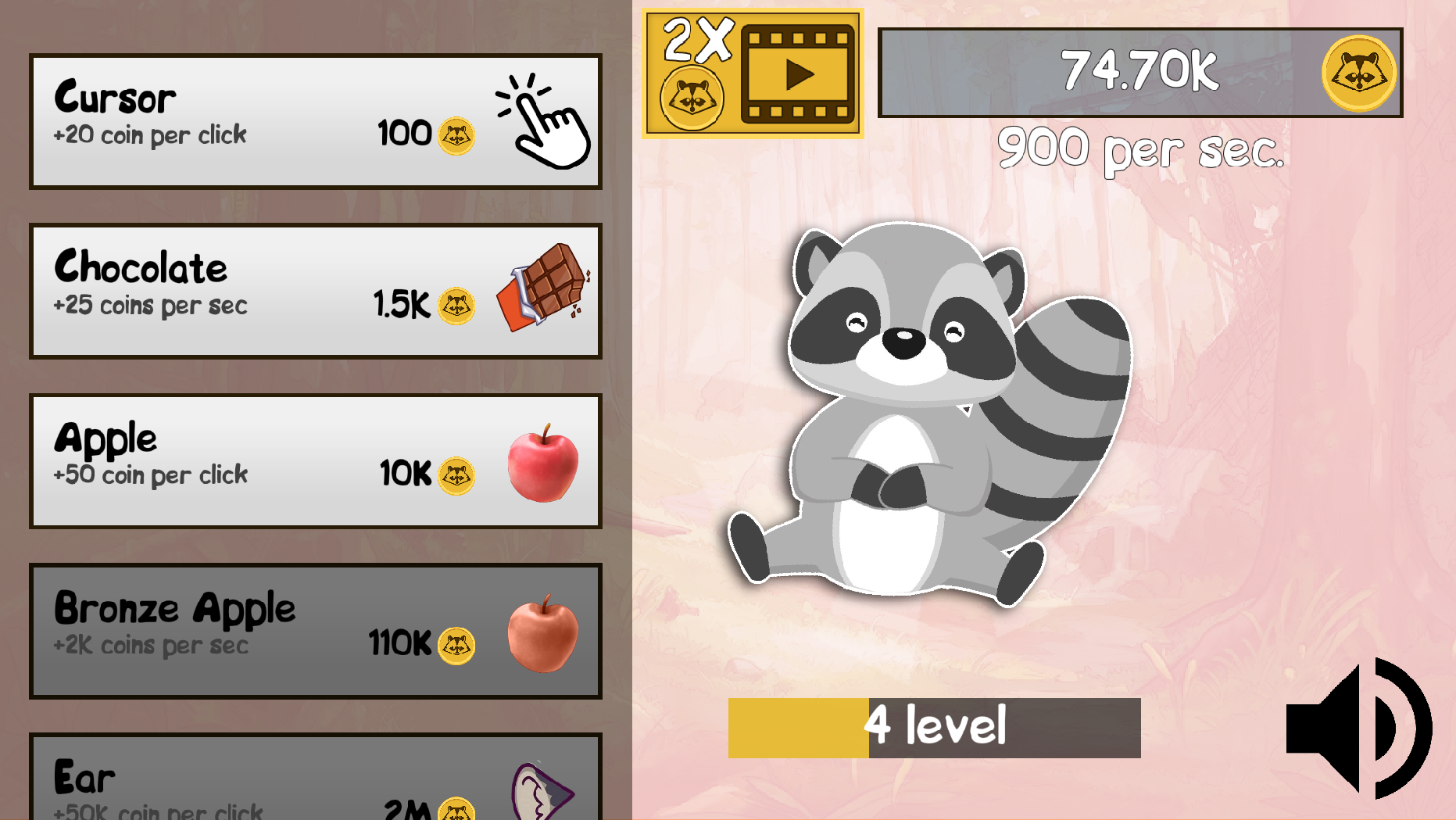Click the coin icon on the Bronze Apple card
The image size is (1456, 820).
(455, 645)
